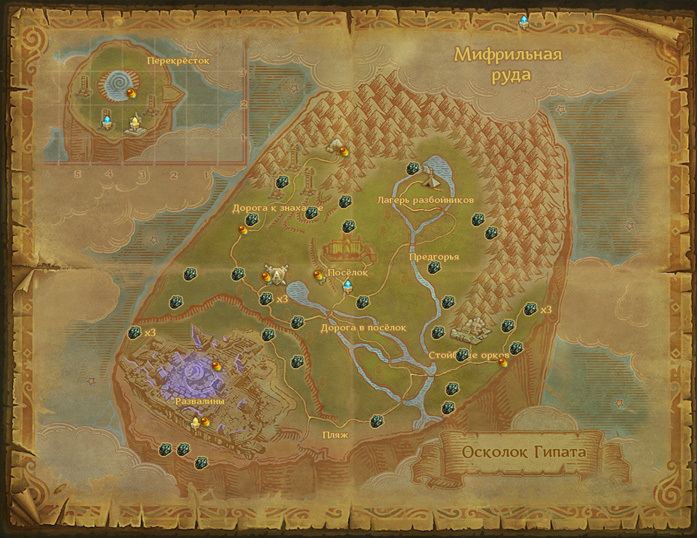This screenshot has width=697, height=538.
Task: Click the Посёлок town building icon
Action: pyautogui.click(x=346, y=248)
